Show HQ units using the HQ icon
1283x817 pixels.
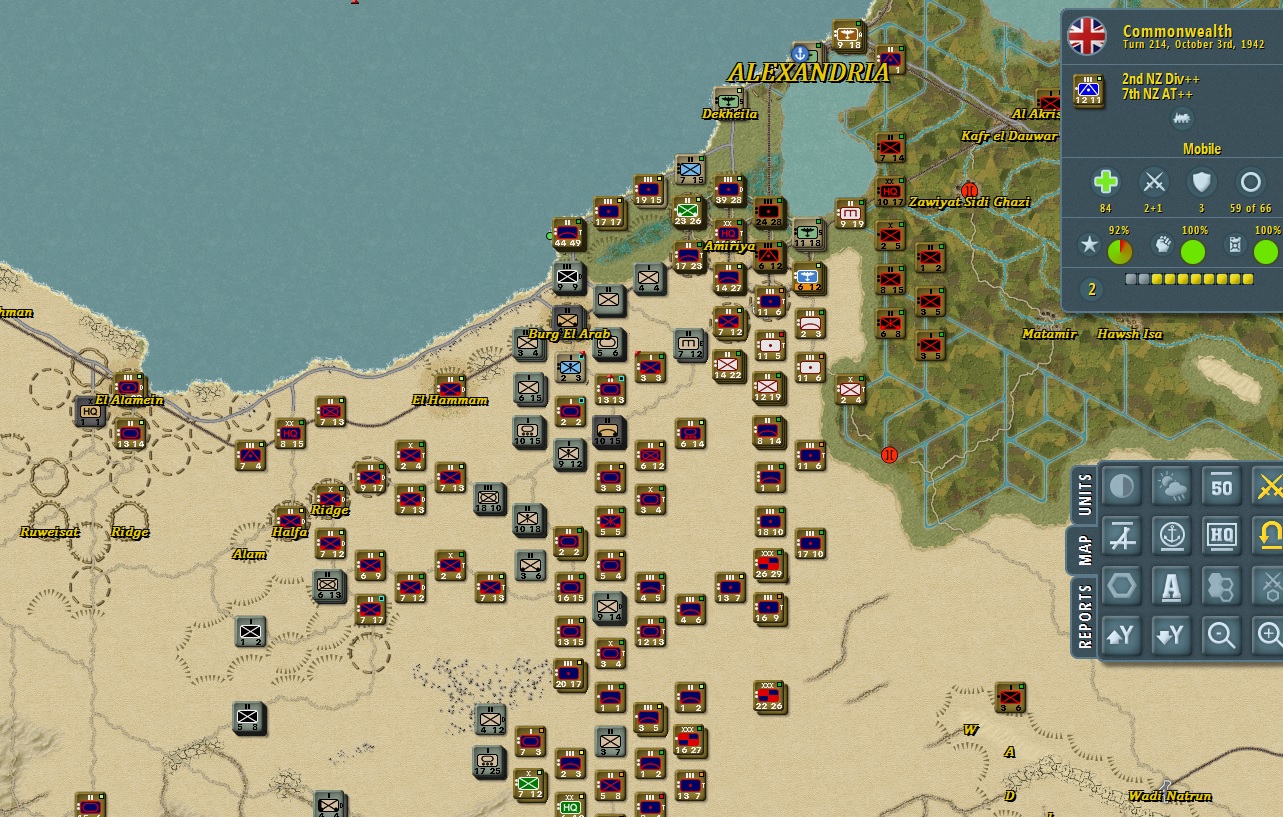click(1221, 536)
